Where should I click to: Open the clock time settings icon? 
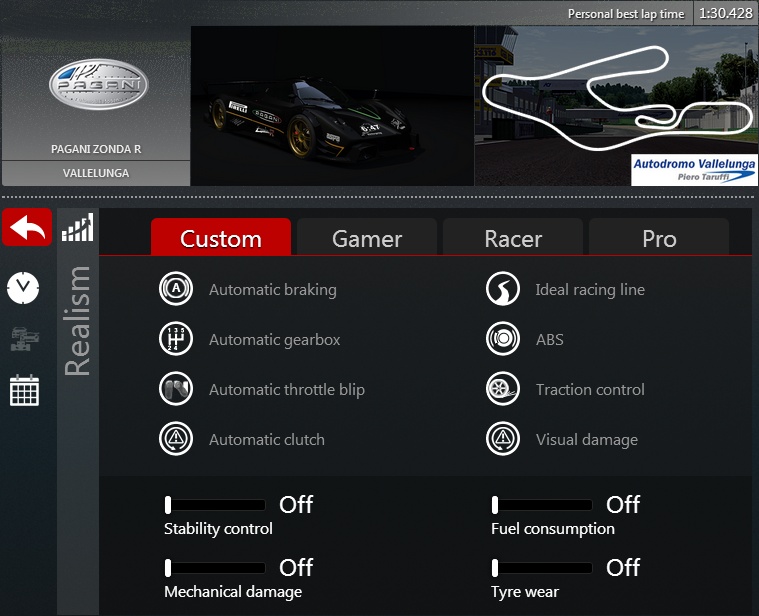click(x=23, y=288)
